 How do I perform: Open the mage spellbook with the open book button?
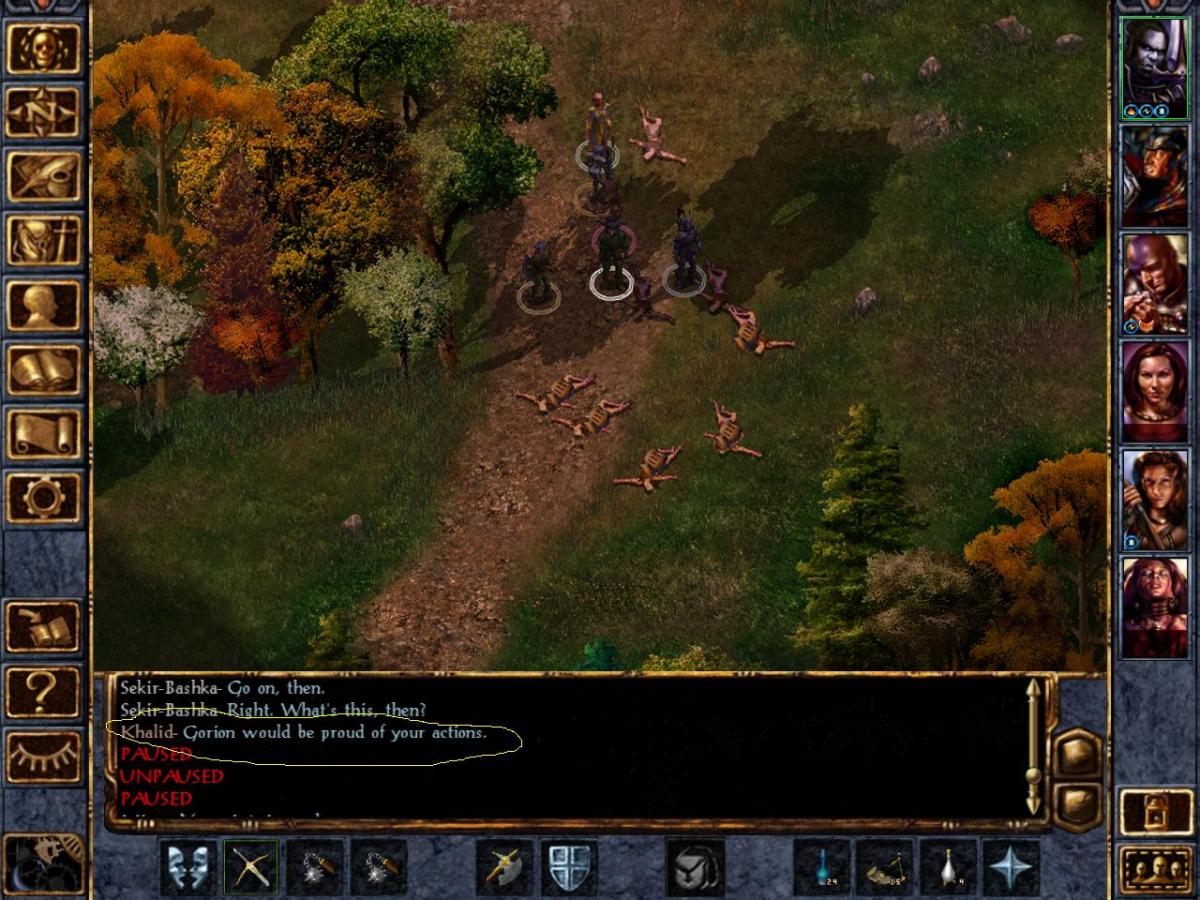click(43, 369)
